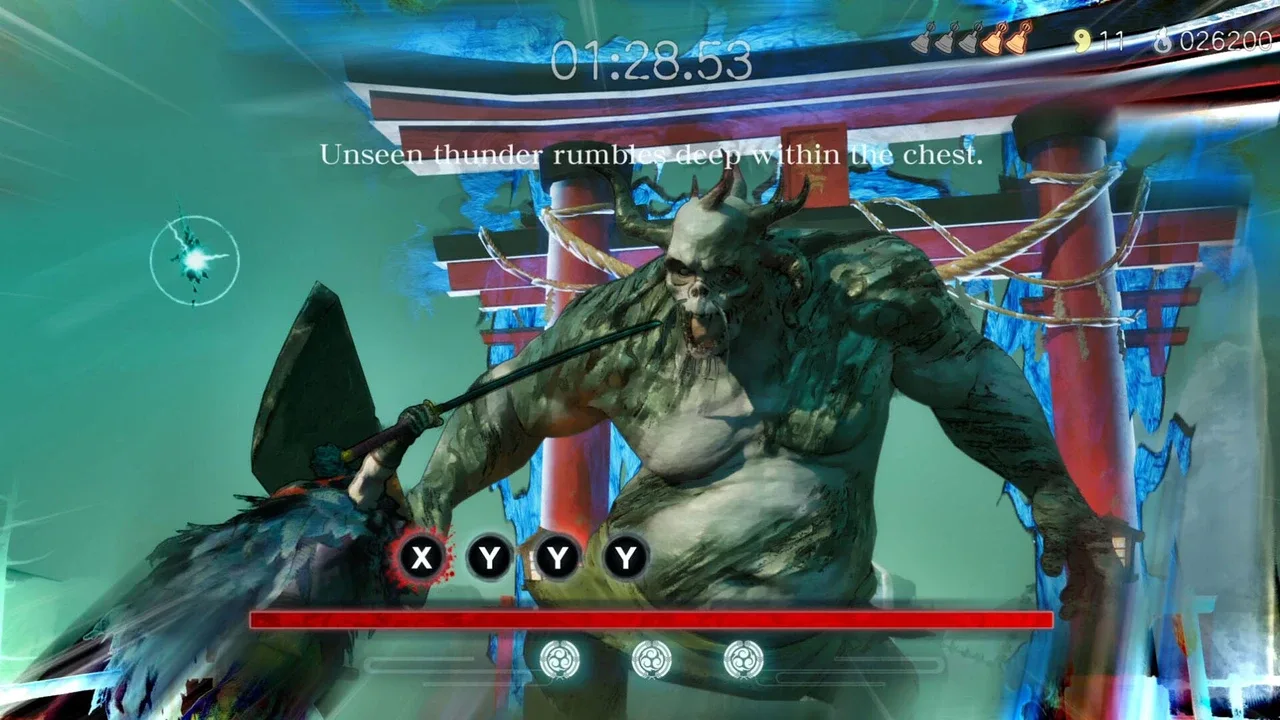
Task: Click the circled lightning orb marker
Action: 194,259
